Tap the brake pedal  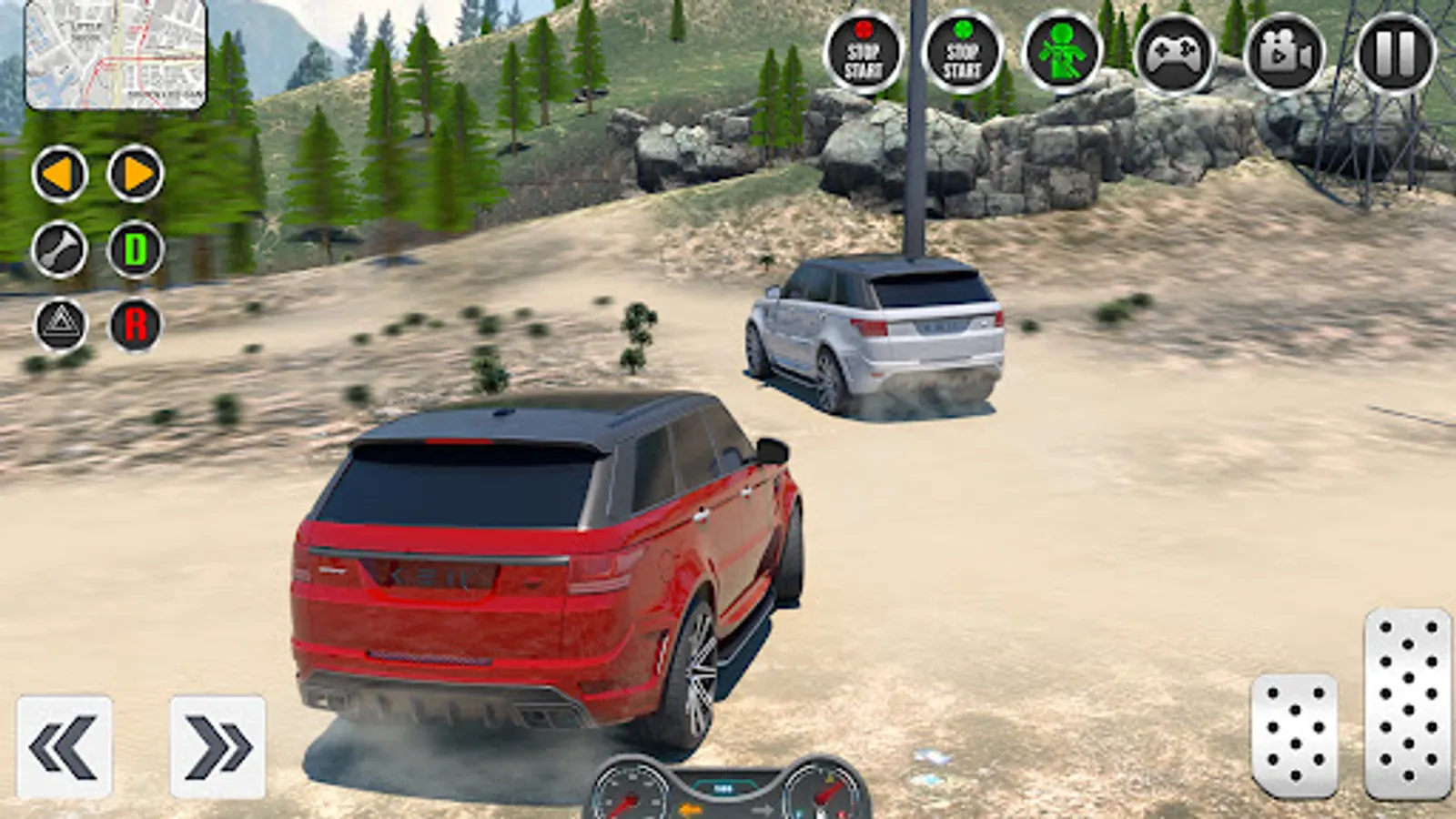(1294, 735)
